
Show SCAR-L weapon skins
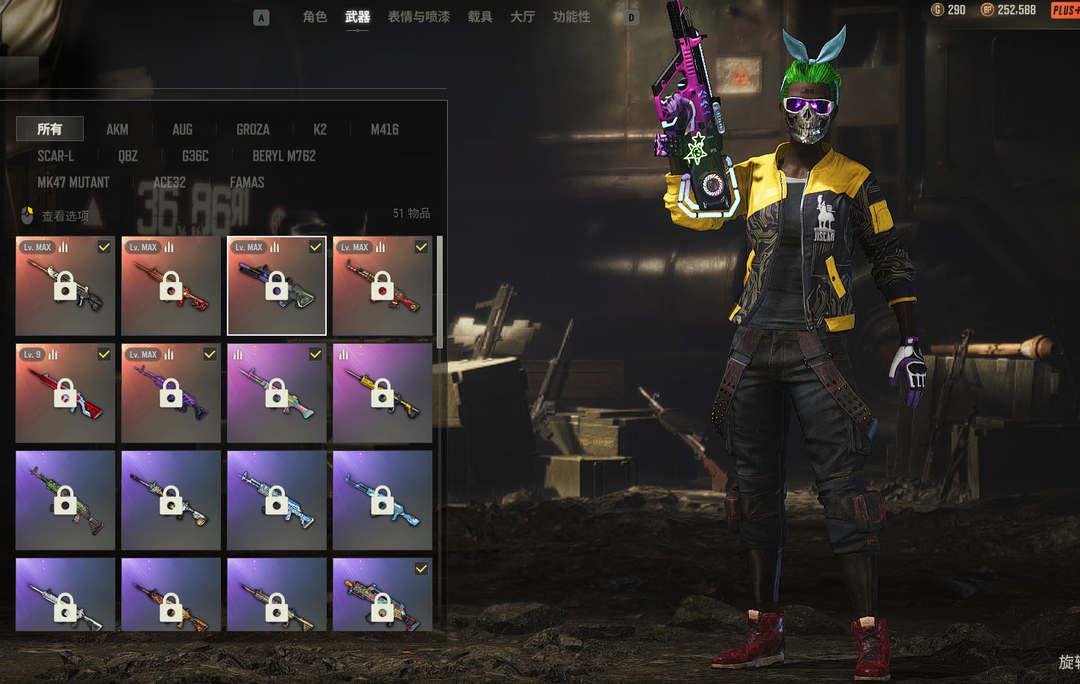(56, 156)
